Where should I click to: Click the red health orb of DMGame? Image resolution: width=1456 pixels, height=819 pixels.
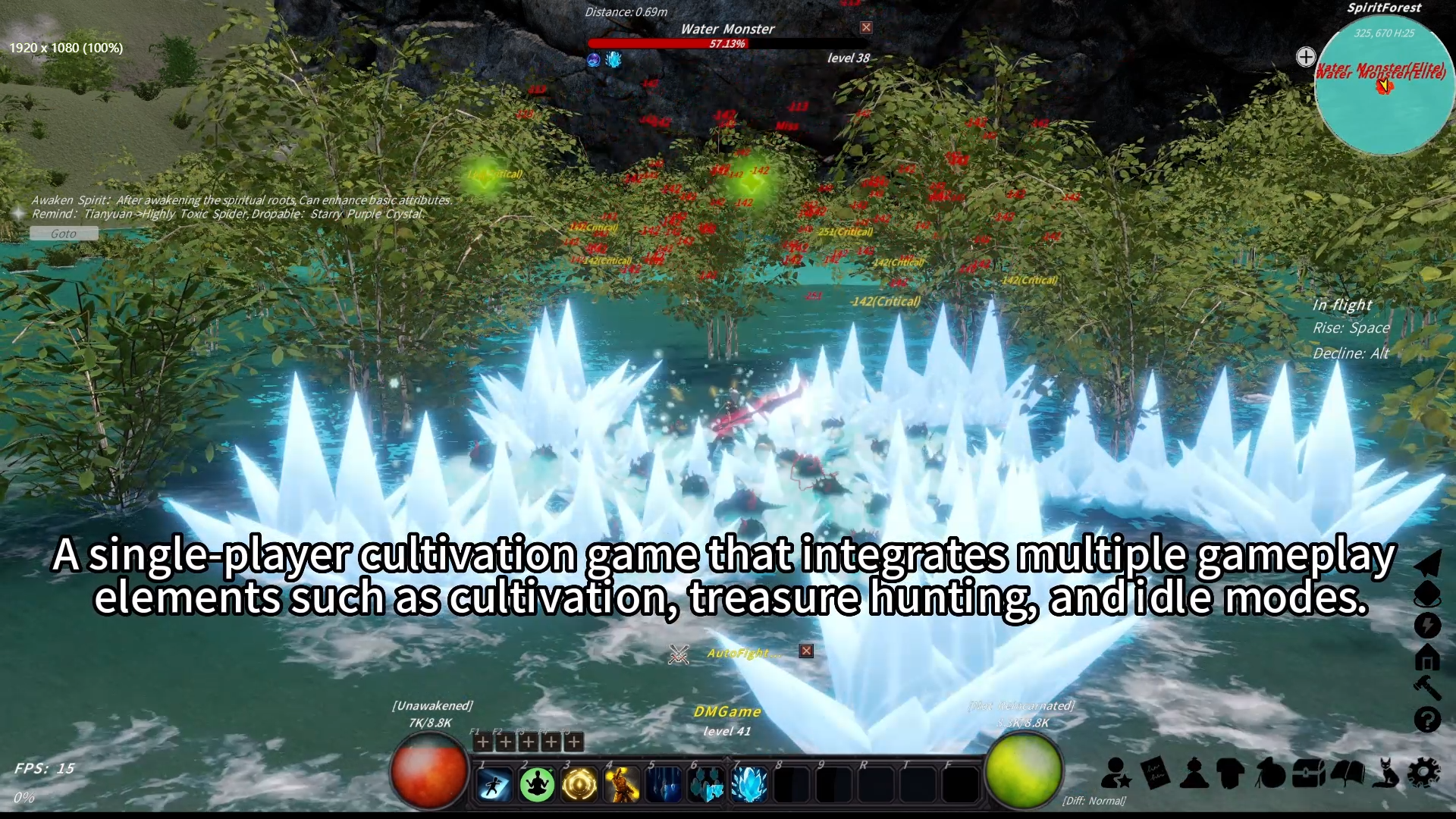[x=429, y=771]
